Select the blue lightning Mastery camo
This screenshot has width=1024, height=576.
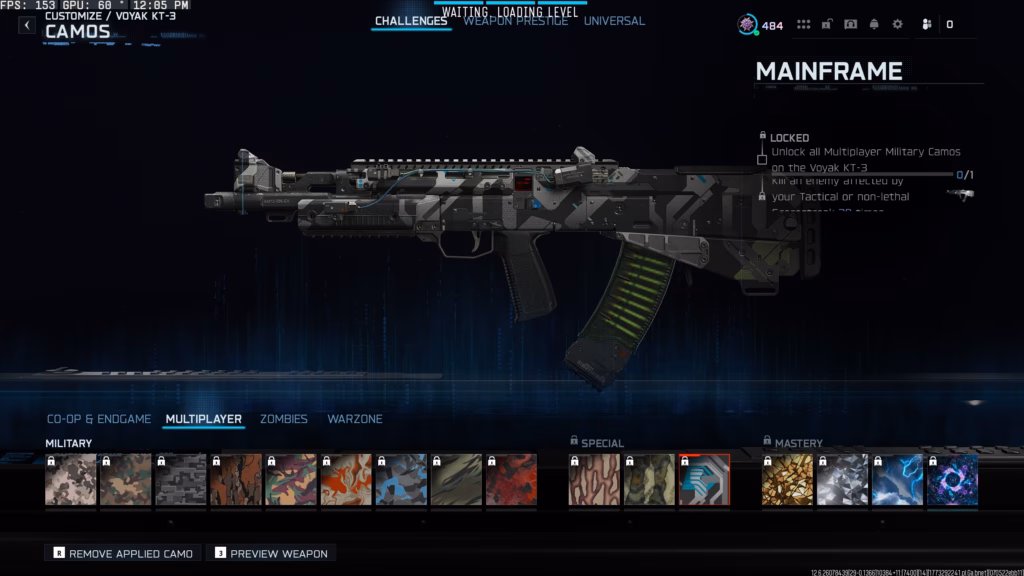[x=897, y=480]
